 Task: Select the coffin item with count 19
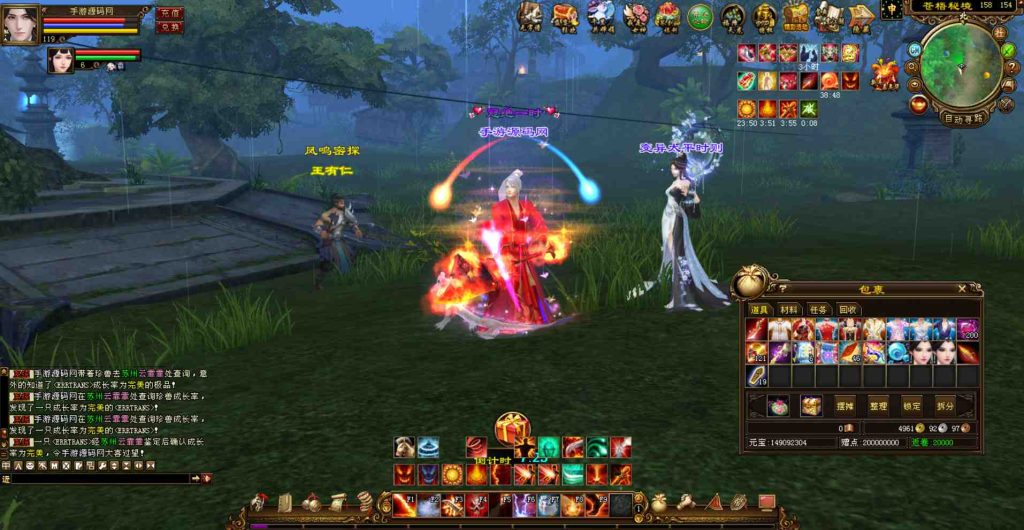coord(757,376)
